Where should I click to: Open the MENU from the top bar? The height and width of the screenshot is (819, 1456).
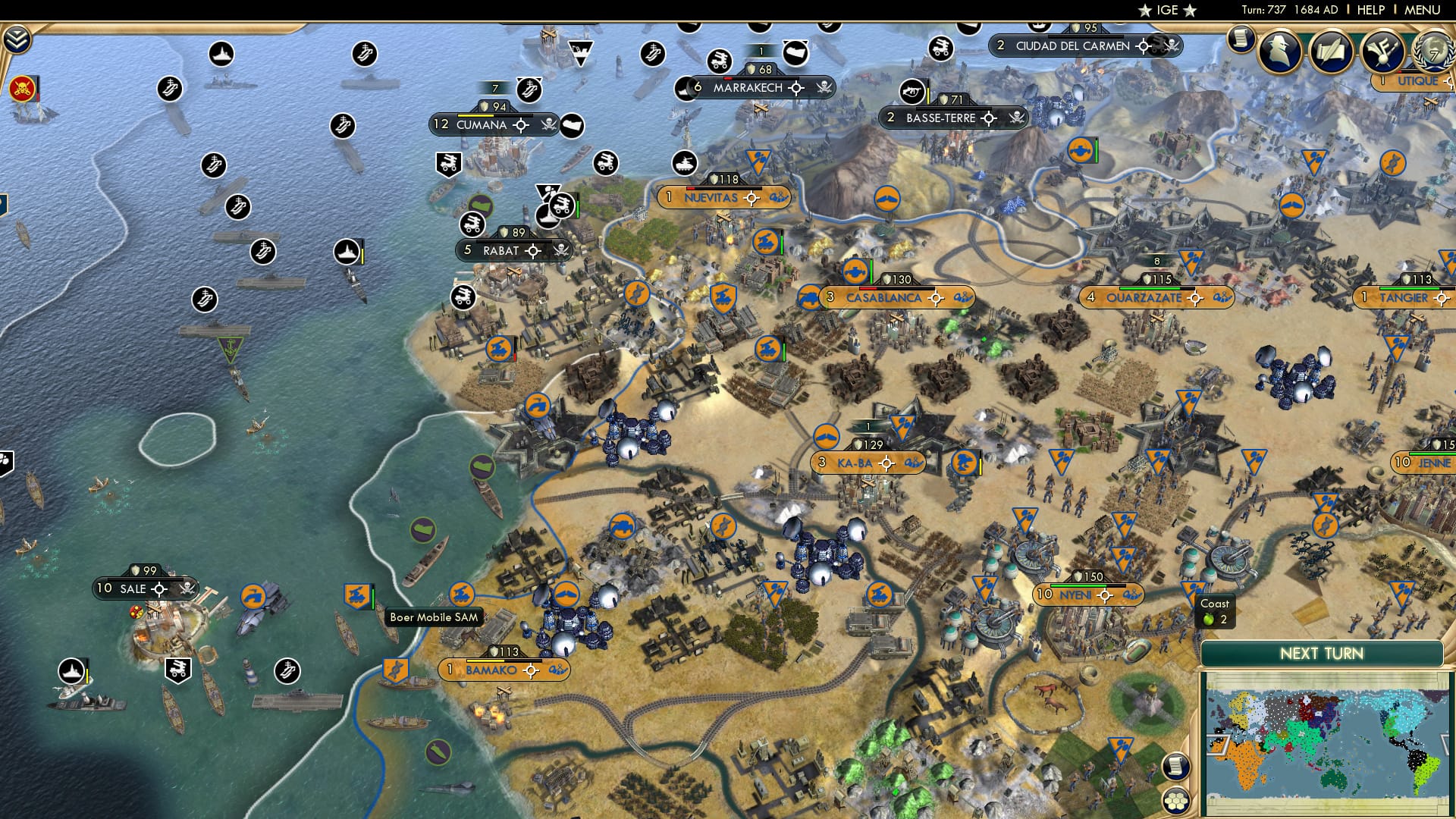[1423, 9]
